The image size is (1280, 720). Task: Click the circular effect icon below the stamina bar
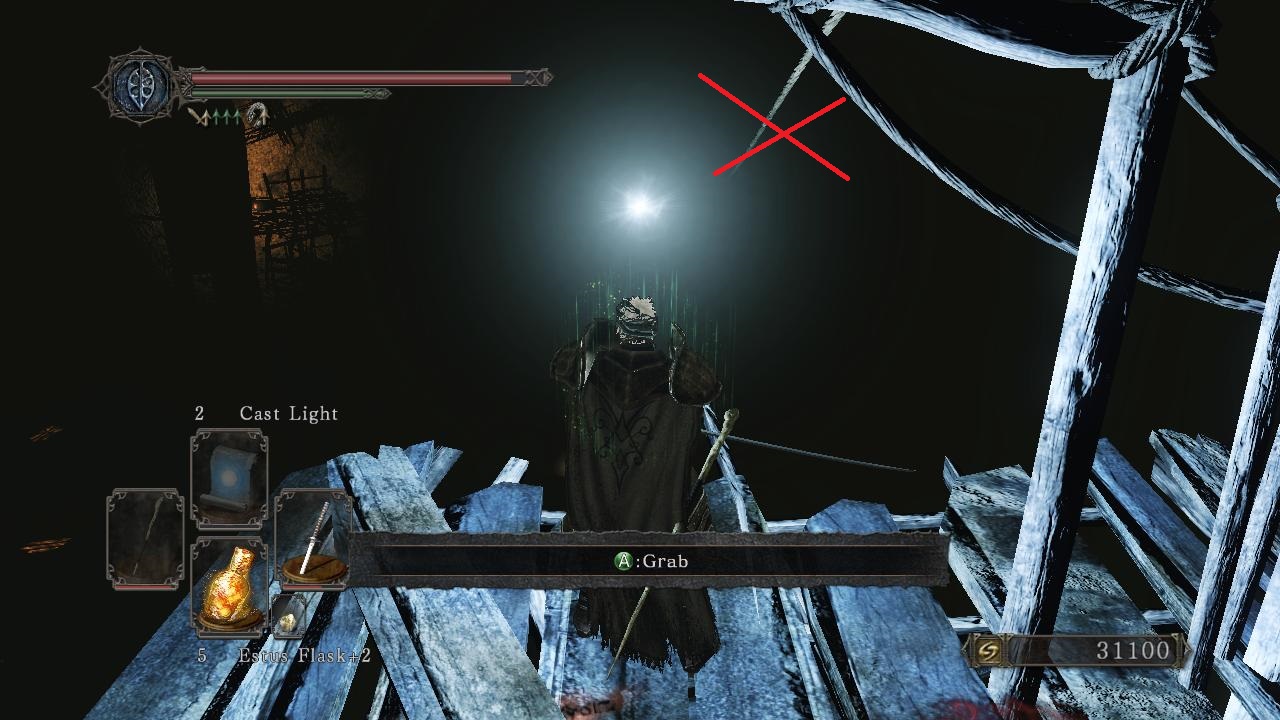tap(258, 112)
